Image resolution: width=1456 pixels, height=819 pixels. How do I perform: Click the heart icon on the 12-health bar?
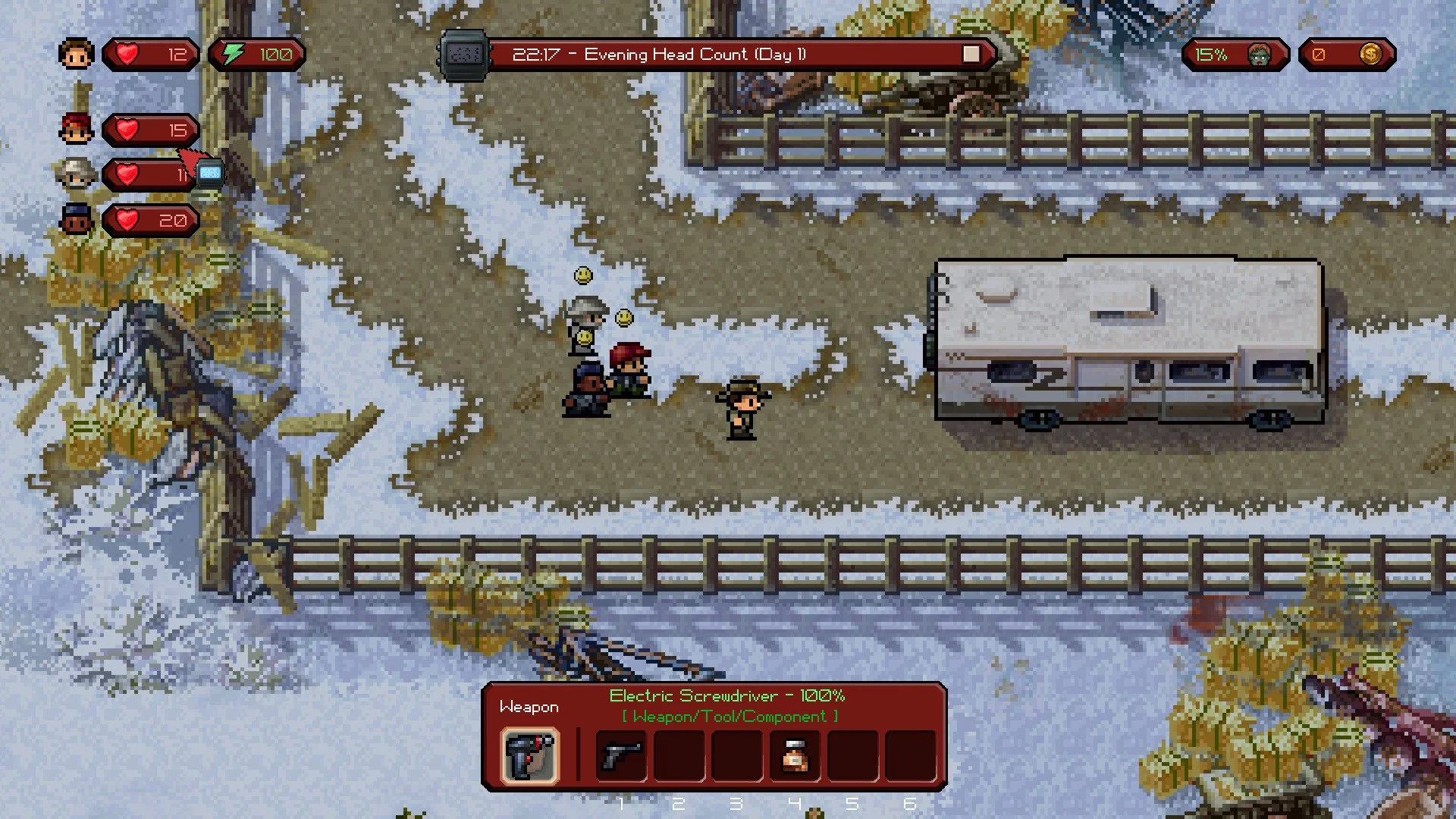point(127,54)
